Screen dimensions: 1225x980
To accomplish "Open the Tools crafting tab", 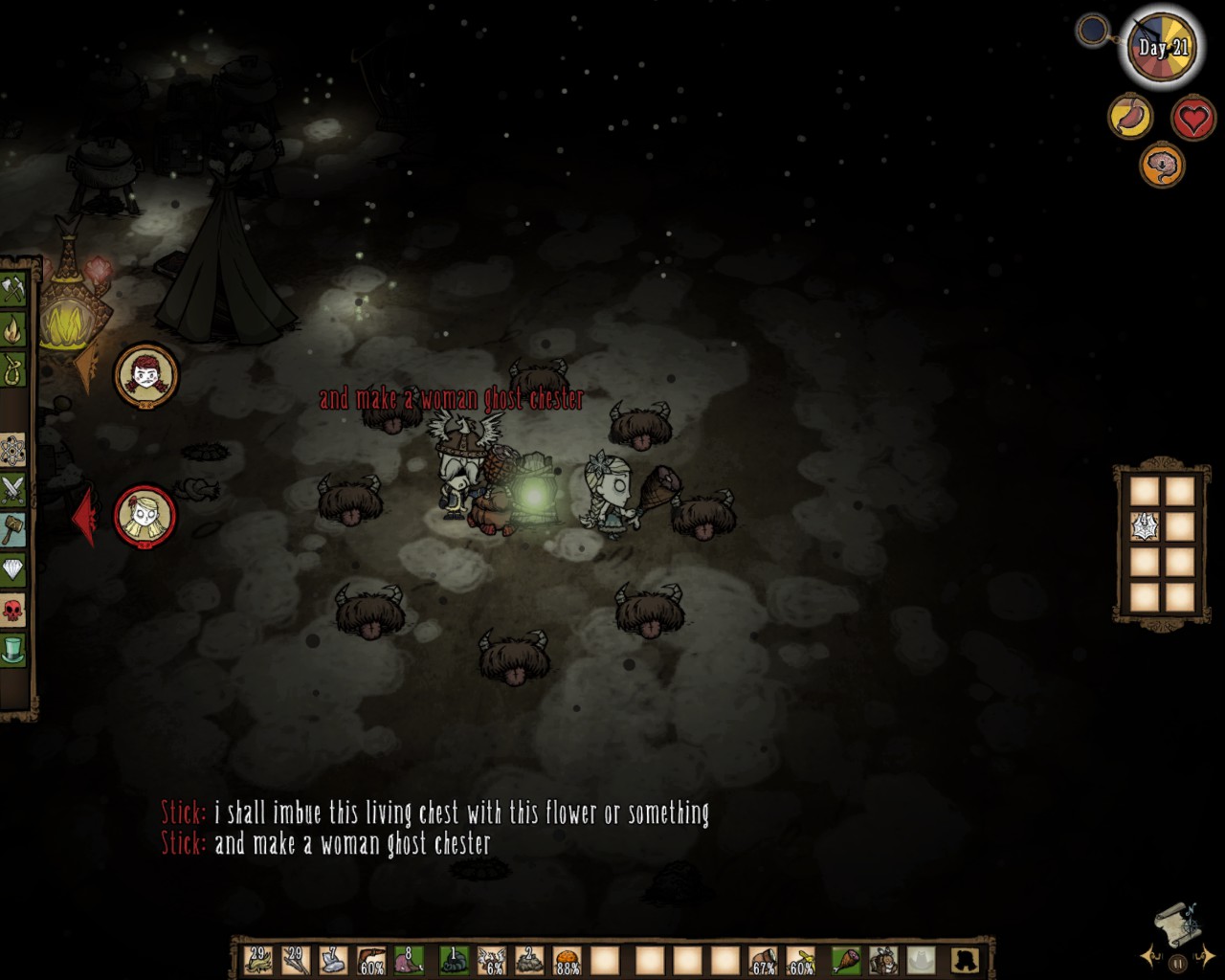I will click(12, 289).
